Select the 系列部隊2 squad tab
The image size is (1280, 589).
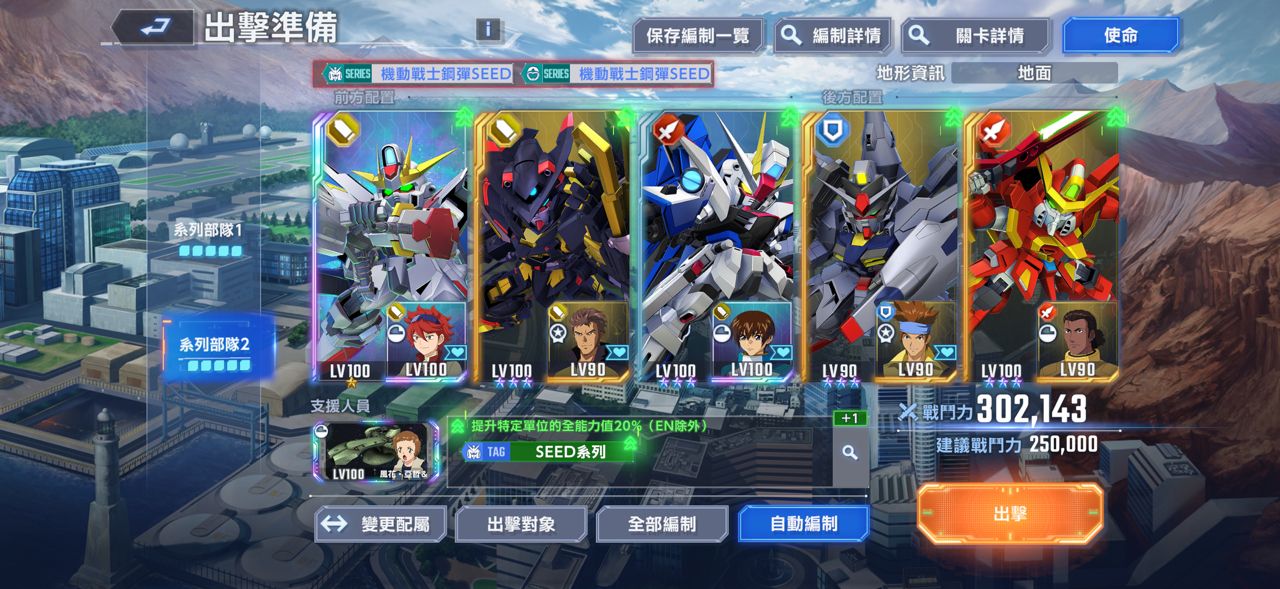coord(214,352)
